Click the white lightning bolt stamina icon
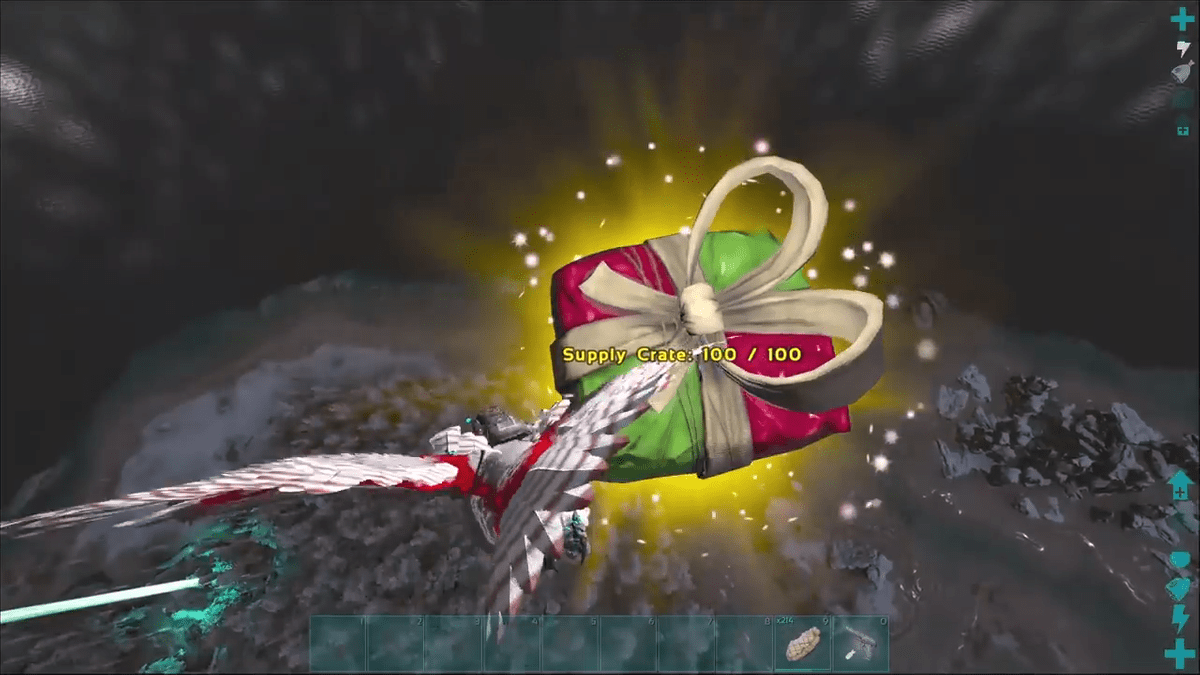The height and width of the screenshot is (675, 1200). pos(1183,46)
